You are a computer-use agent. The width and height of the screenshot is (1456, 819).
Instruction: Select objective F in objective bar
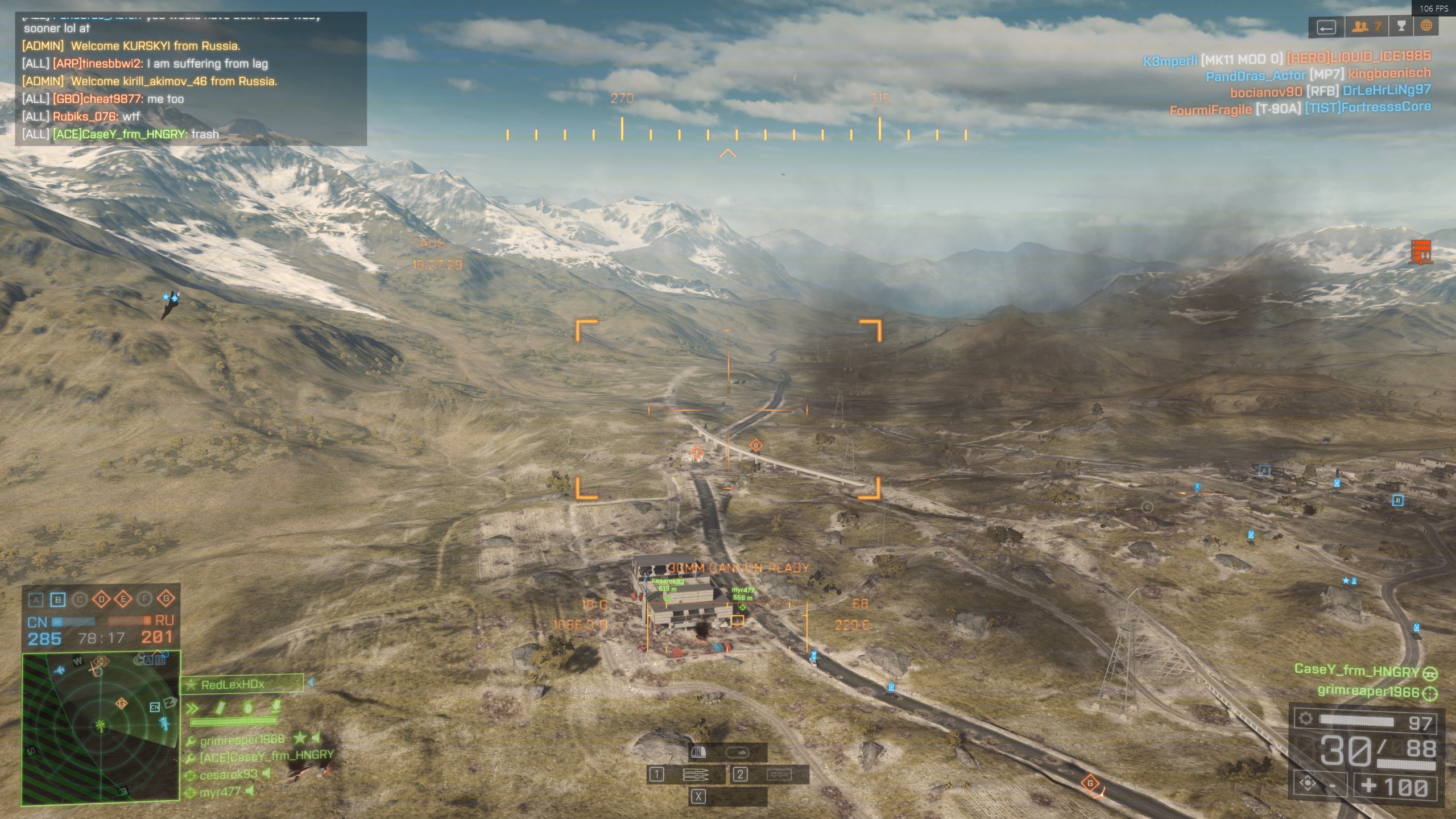tap(144, 599)
